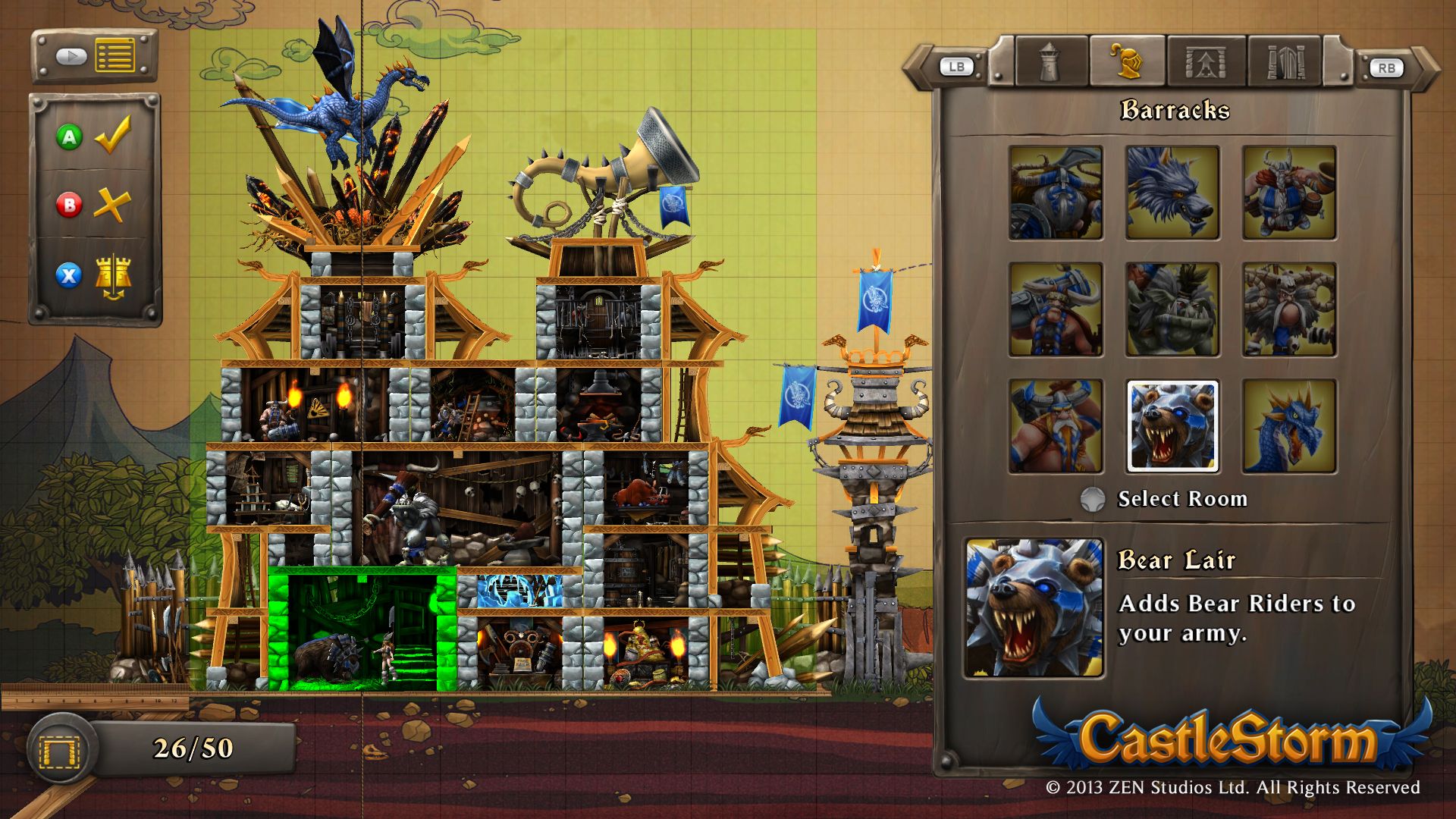
Task: Click the 26/50 room counter bar
Action: (192, 747)
